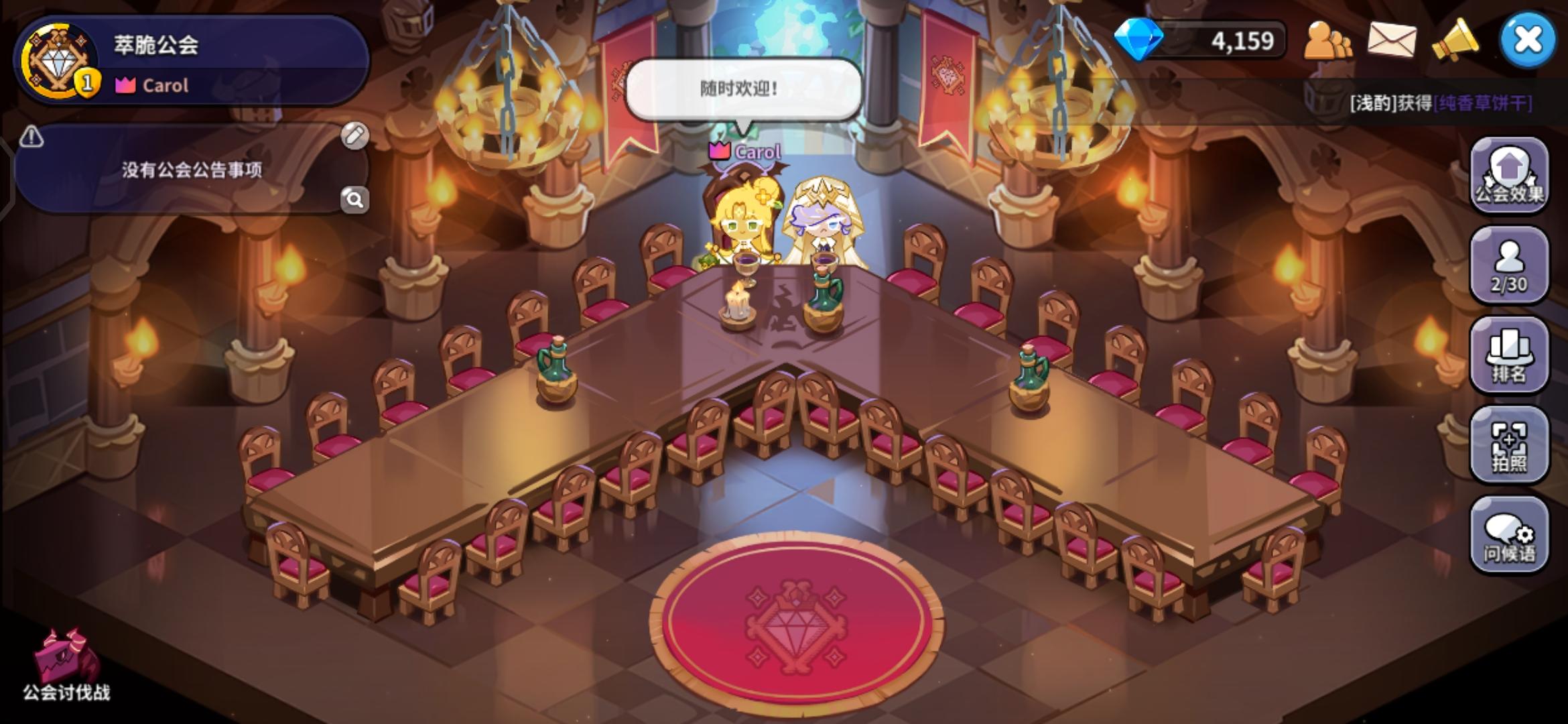The height and width of the screenshot is (724, 1568).
Task: Open the guild search magnifier
Action: (x=354, y=199)
